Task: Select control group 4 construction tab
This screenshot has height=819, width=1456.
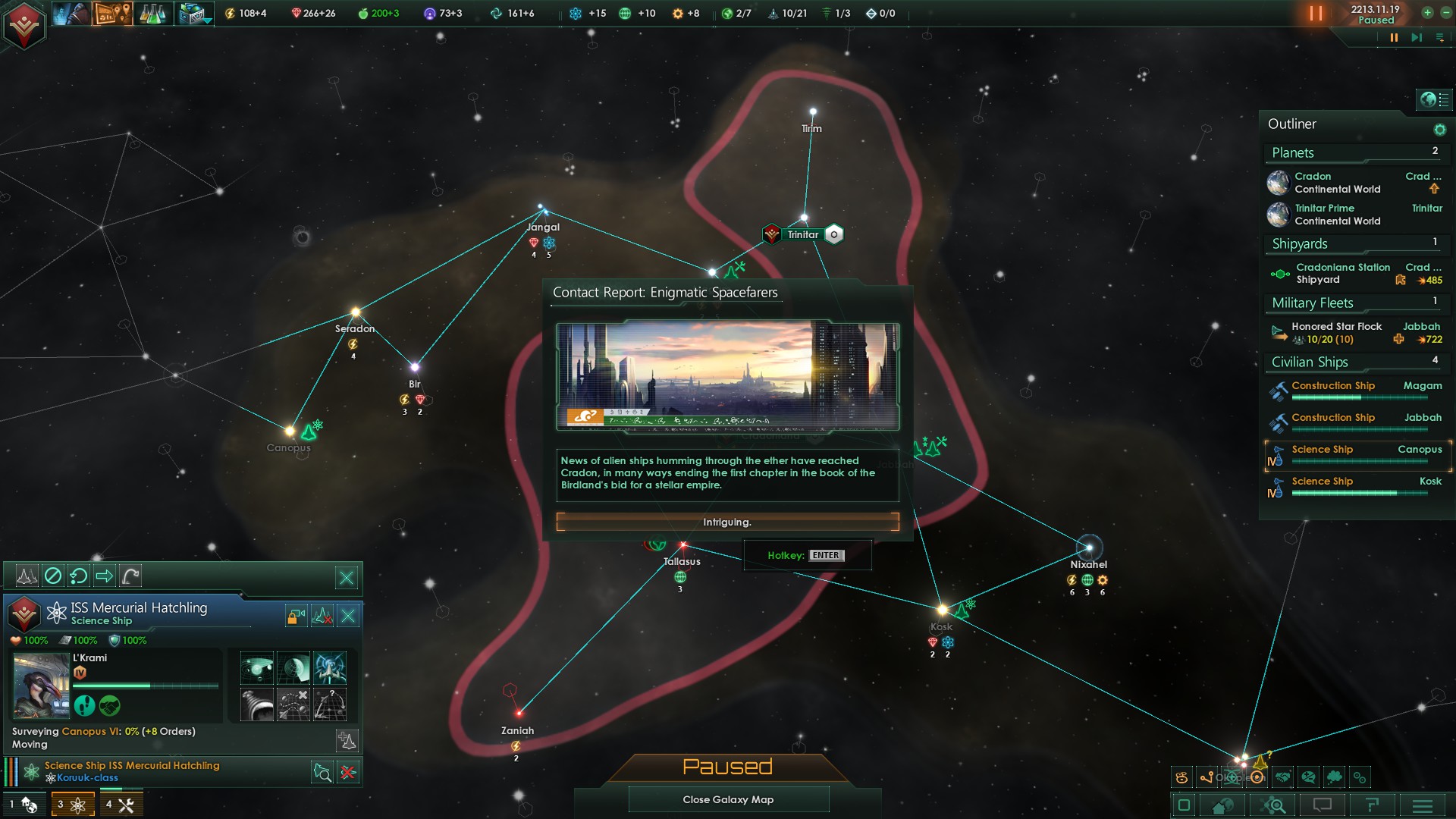Action: [x=120, y=805]
